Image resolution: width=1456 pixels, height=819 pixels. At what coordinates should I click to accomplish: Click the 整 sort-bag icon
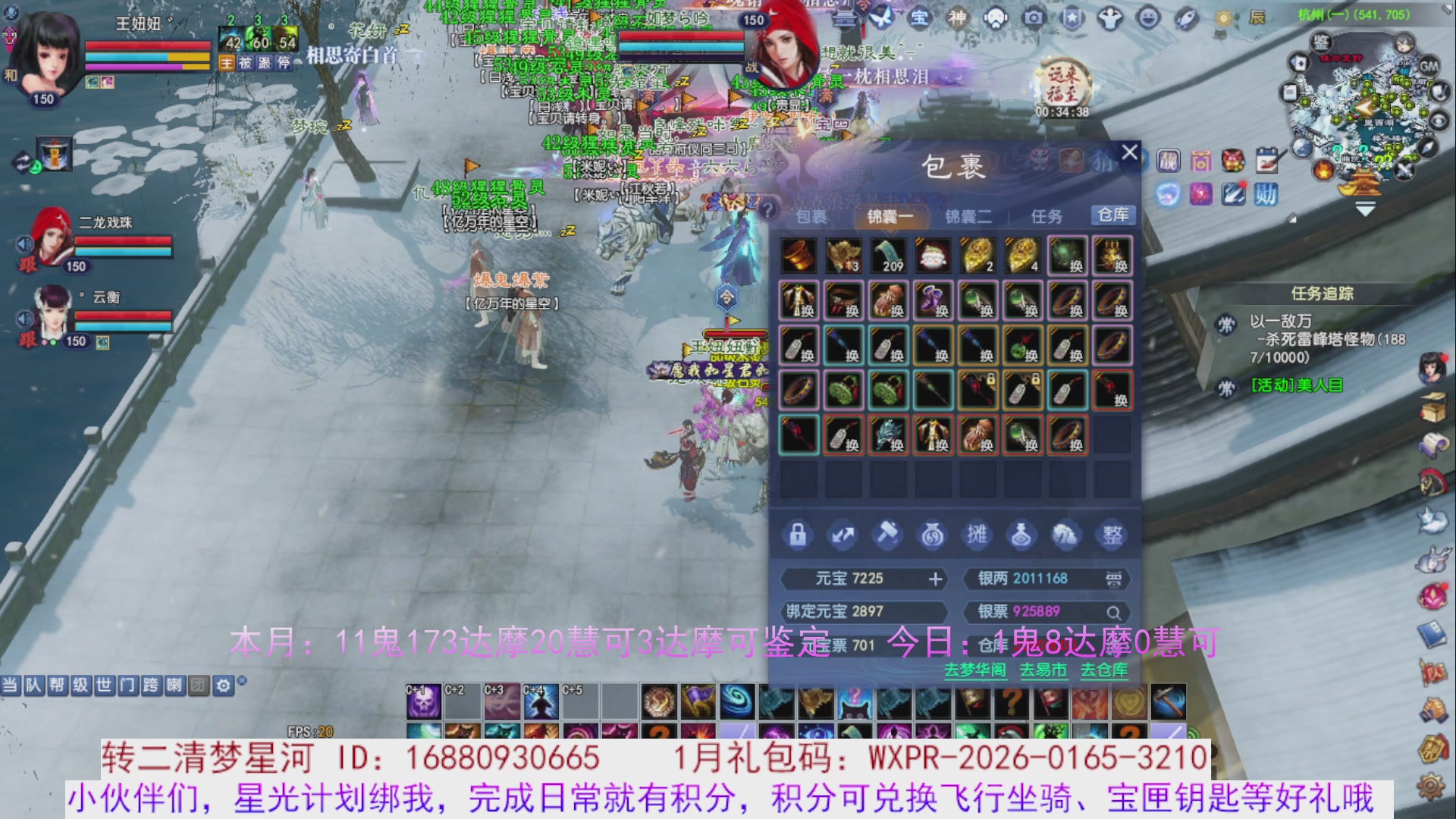(1112, 535)
